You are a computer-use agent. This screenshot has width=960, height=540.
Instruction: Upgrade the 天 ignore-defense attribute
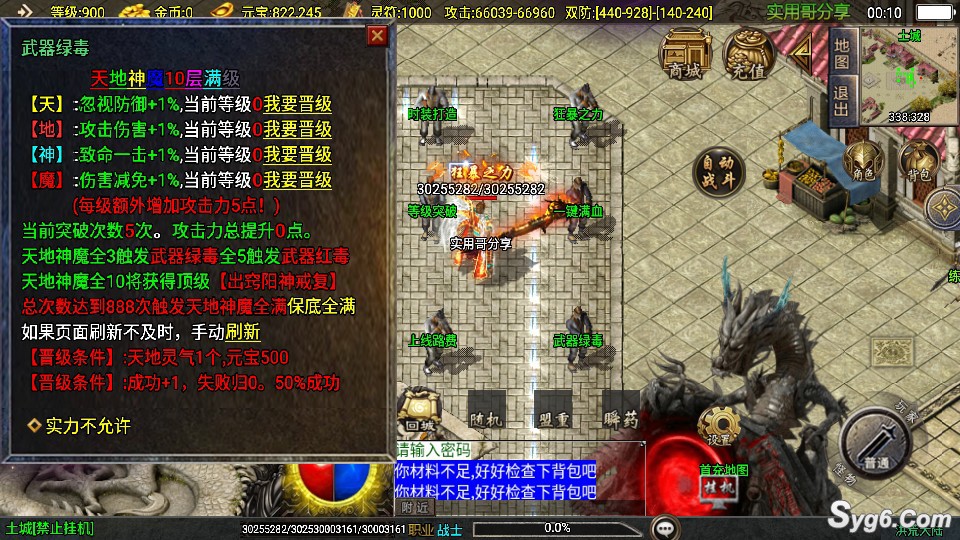pos(297,104)
